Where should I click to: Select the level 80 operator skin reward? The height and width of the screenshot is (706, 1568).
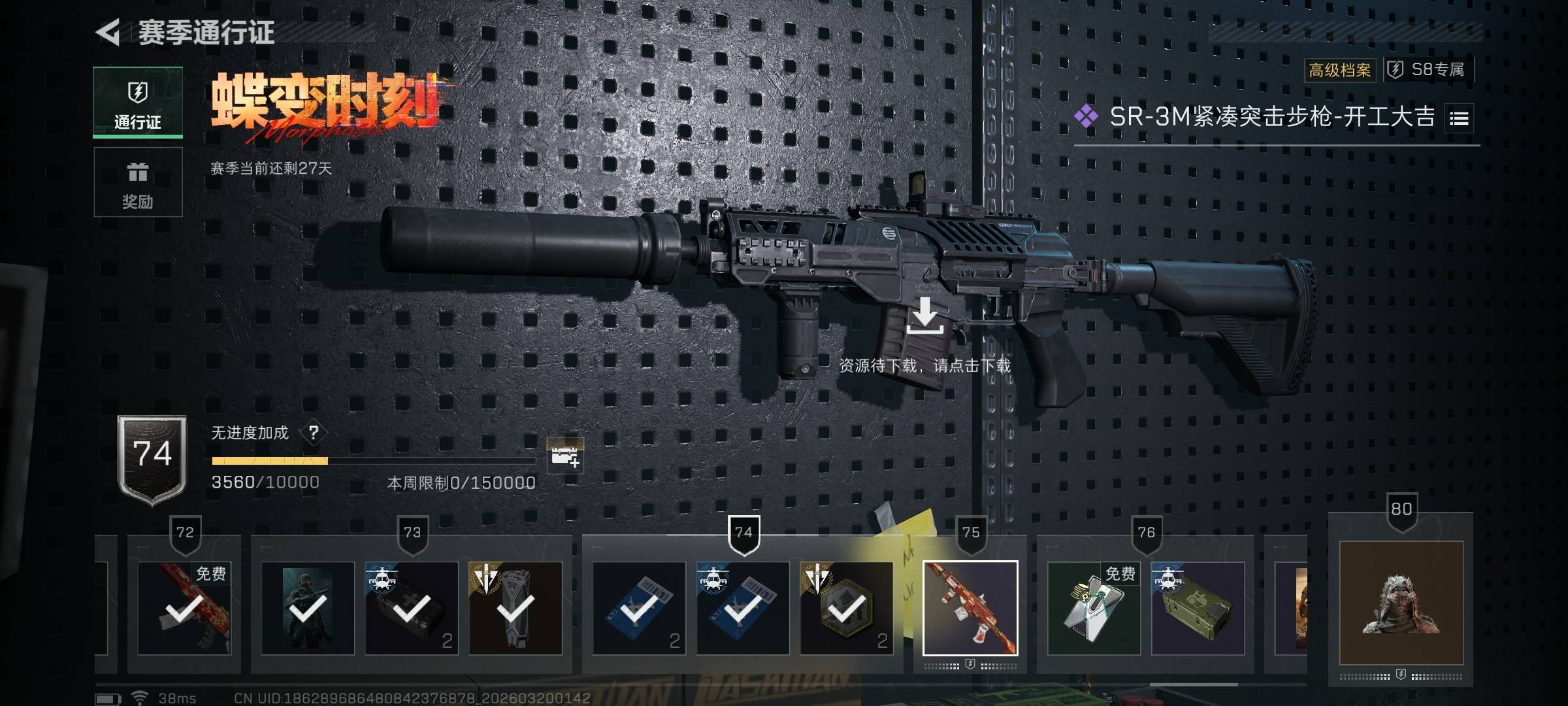click(1401, 603)
